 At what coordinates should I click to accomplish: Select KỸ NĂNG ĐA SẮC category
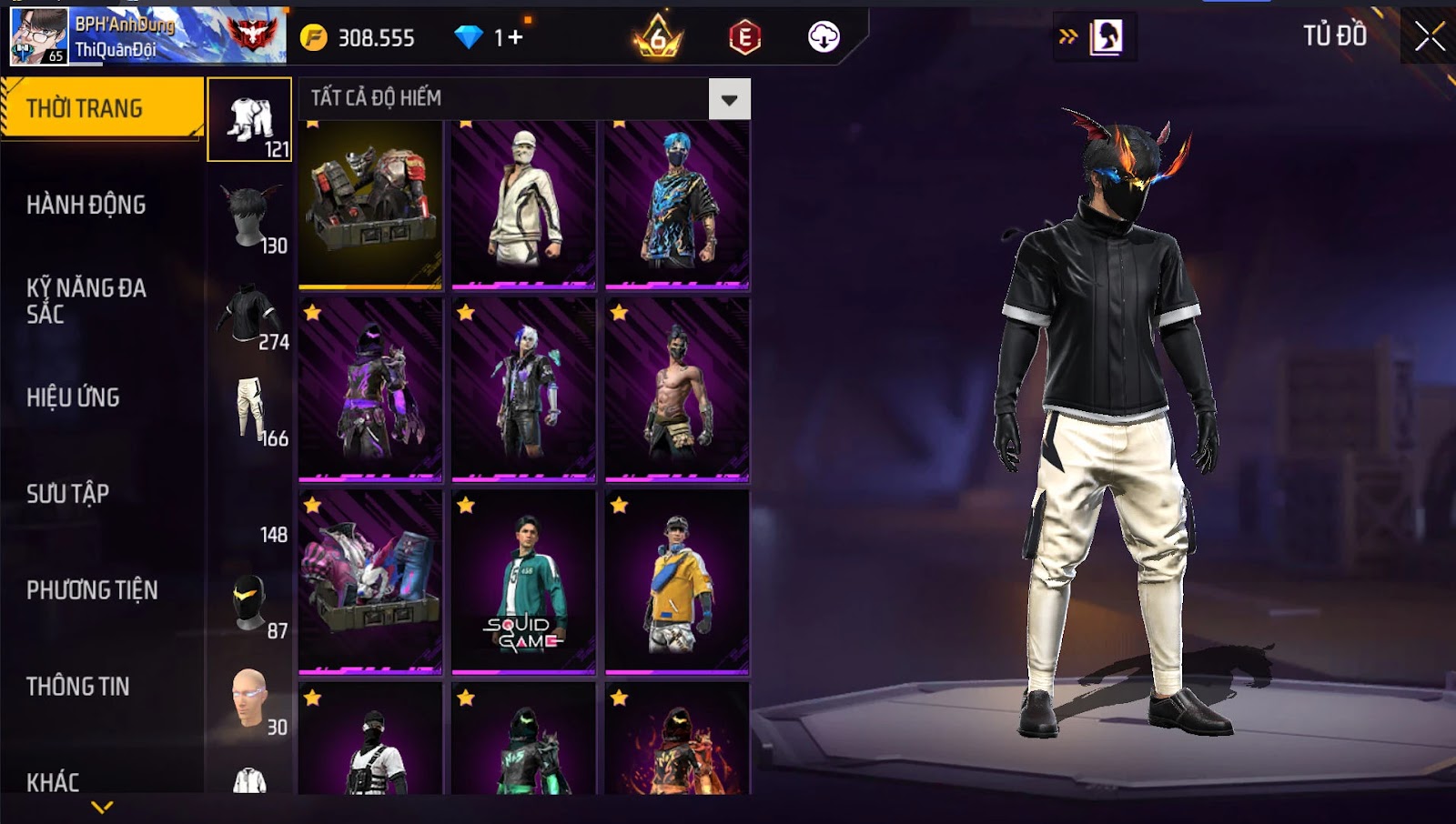click(x=86, y=301)
